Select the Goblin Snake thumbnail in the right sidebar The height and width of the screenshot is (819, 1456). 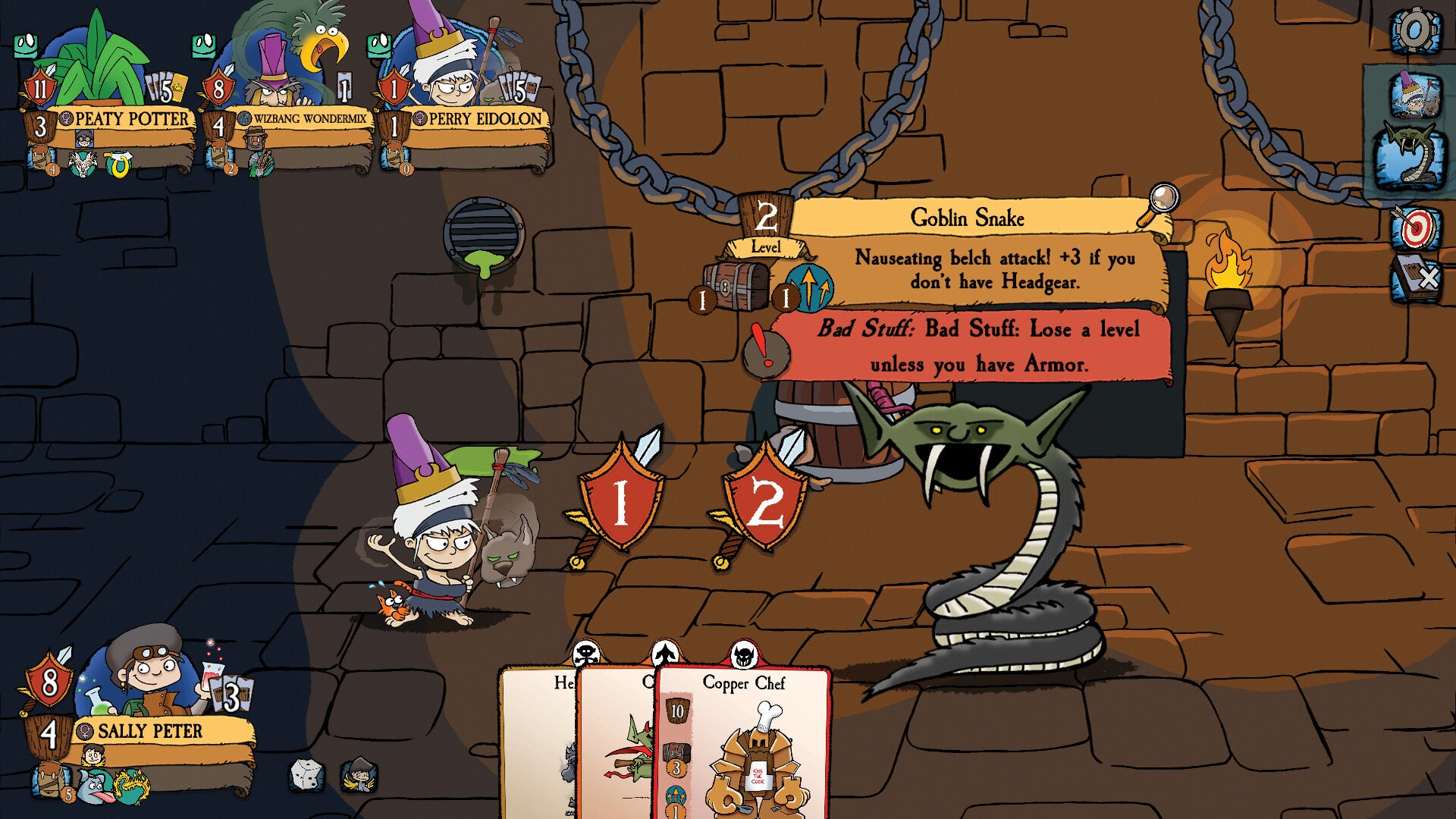point(1414,152)
